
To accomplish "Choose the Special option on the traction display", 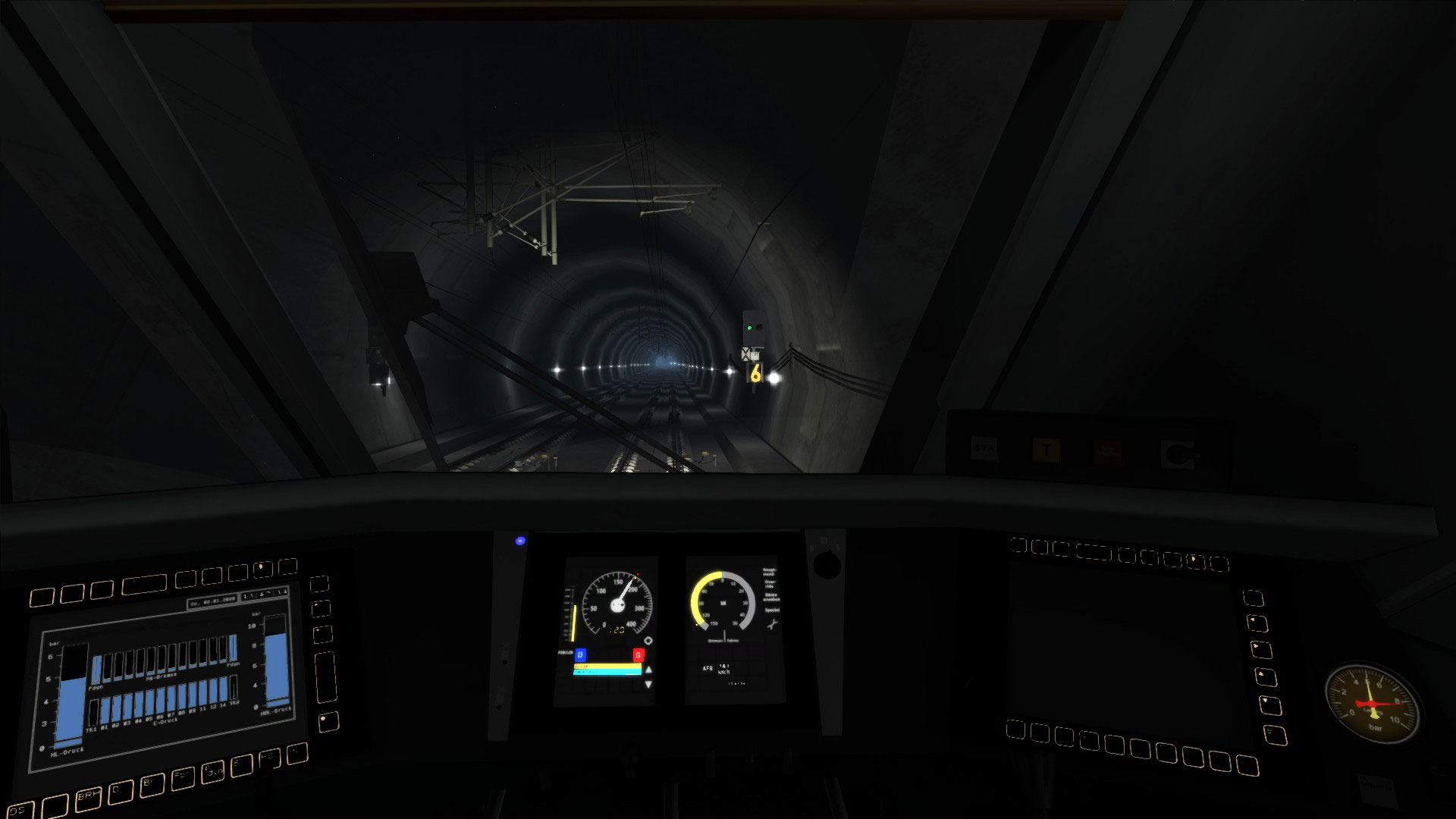I will tap(772, 610).
